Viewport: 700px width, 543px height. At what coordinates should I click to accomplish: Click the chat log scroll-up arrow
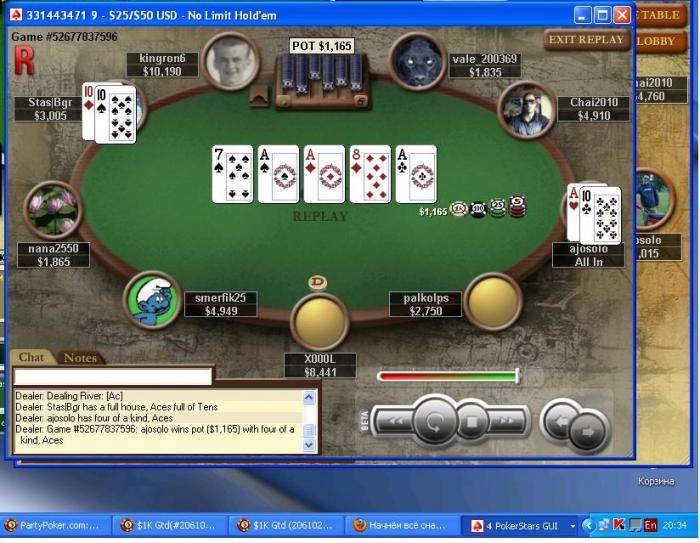pyautogui.click(x=309, y=397)
